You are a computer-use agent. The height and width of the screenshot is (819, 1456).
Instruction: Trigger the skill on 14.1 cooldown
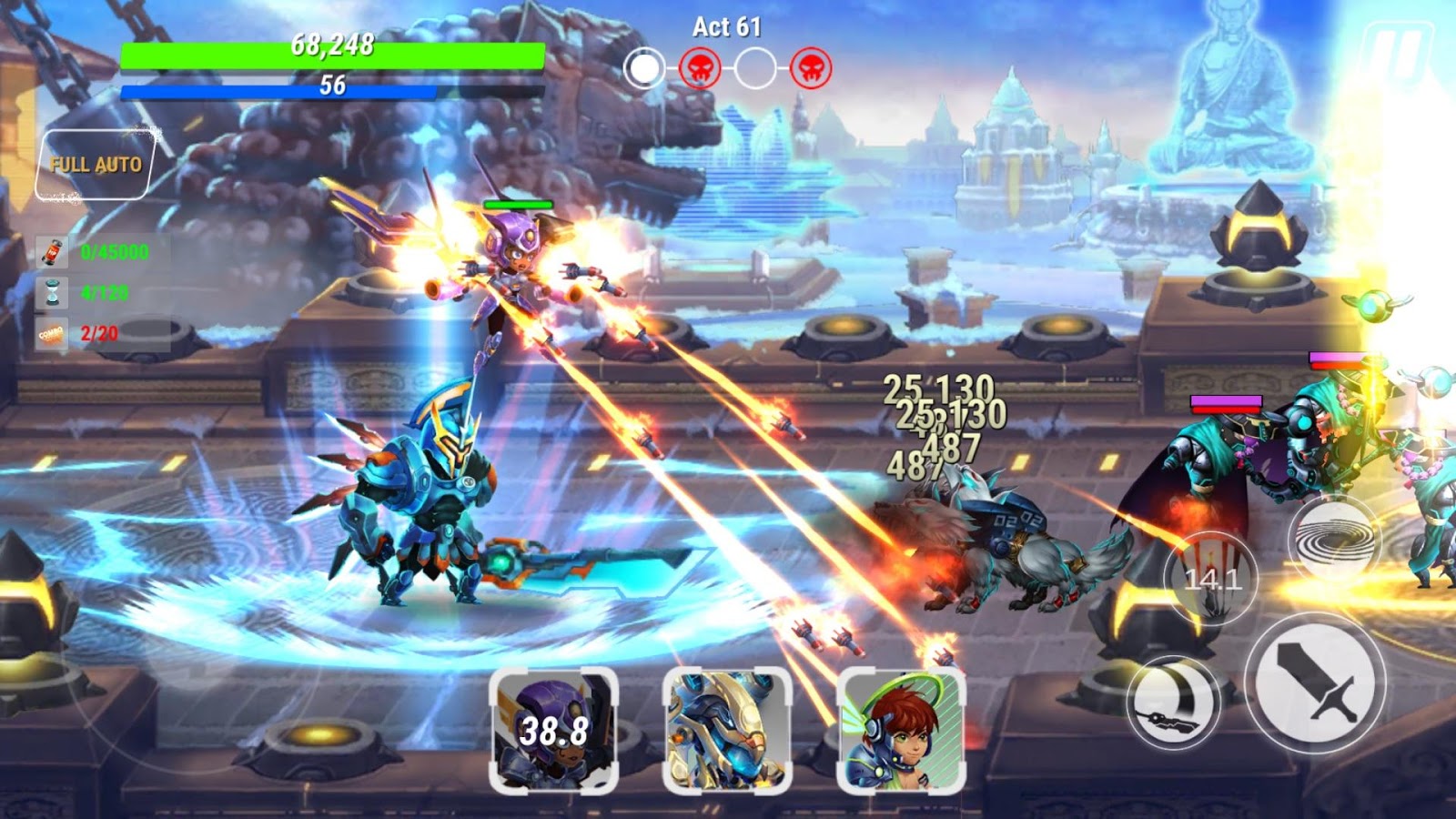pyautogui.click(x=1211, y=576)
